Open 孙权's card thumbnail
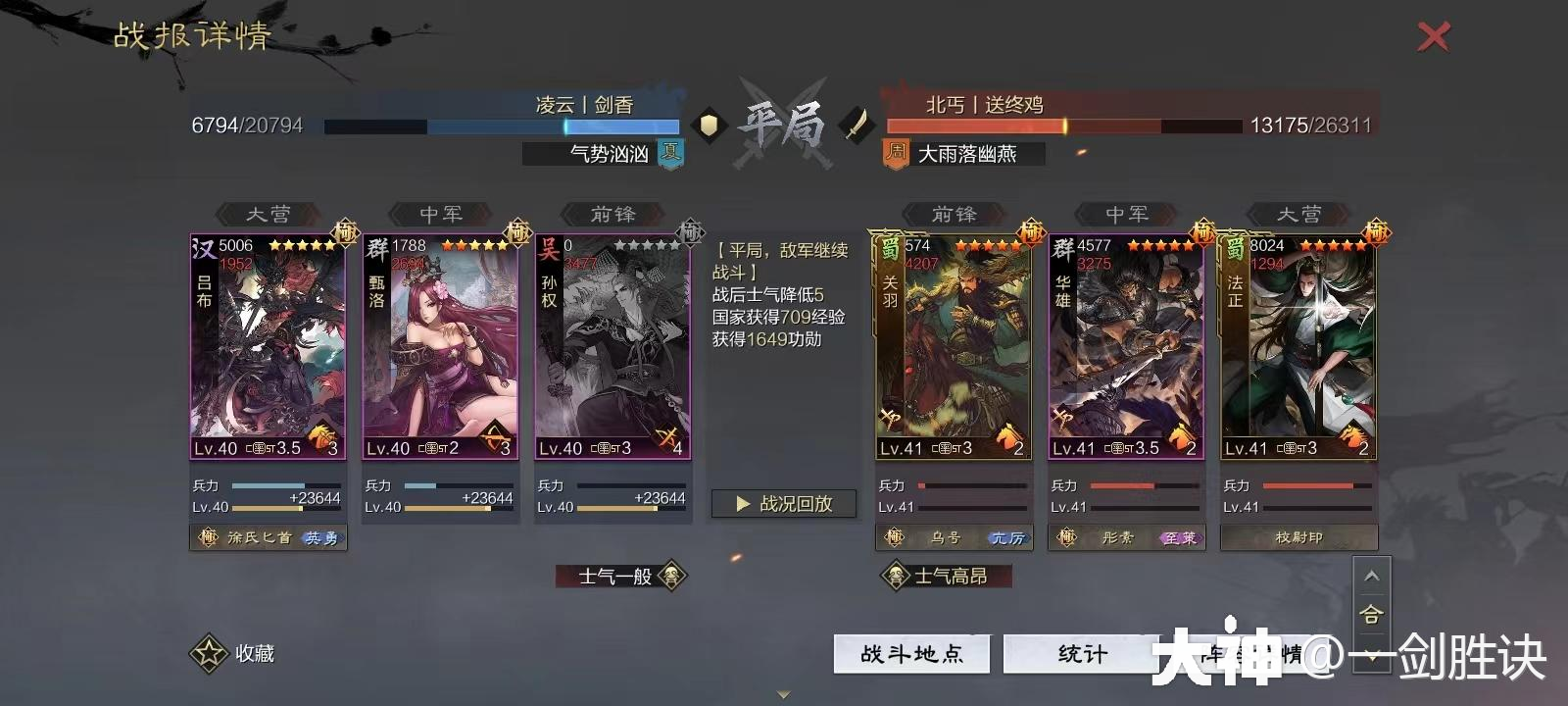Viewport: 1568px width, 706px height. pos(612,343)
